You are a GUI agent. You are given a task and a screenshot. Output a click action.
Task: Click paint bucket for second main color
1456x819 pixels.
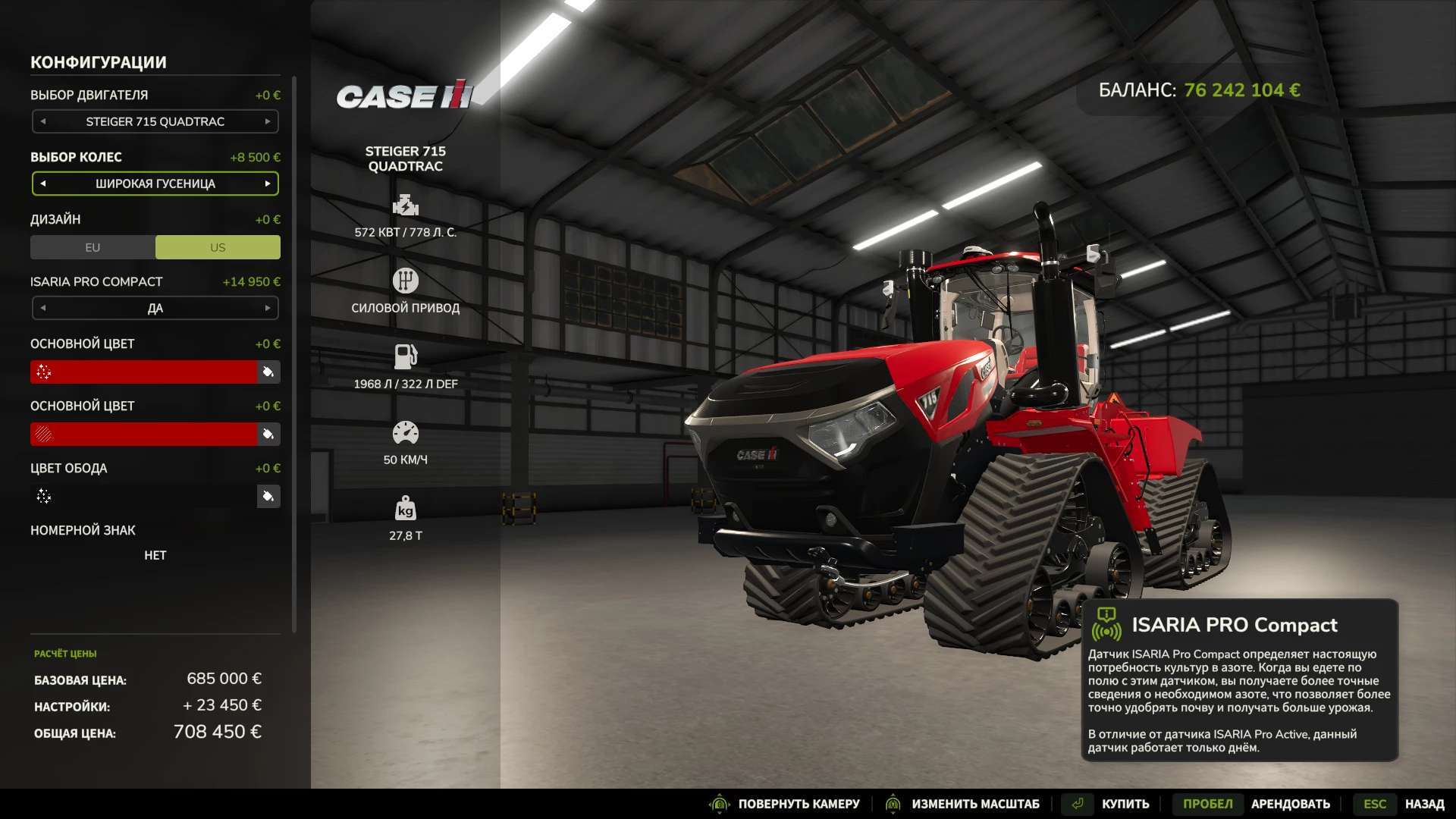click(268, 434)
